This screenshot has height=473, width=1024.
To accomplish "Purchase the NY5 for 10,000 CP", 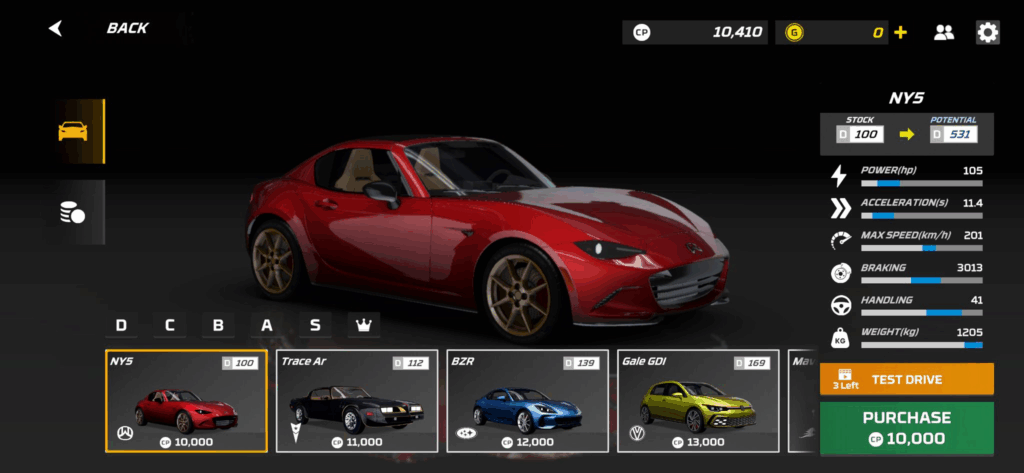I will [906, 427].
